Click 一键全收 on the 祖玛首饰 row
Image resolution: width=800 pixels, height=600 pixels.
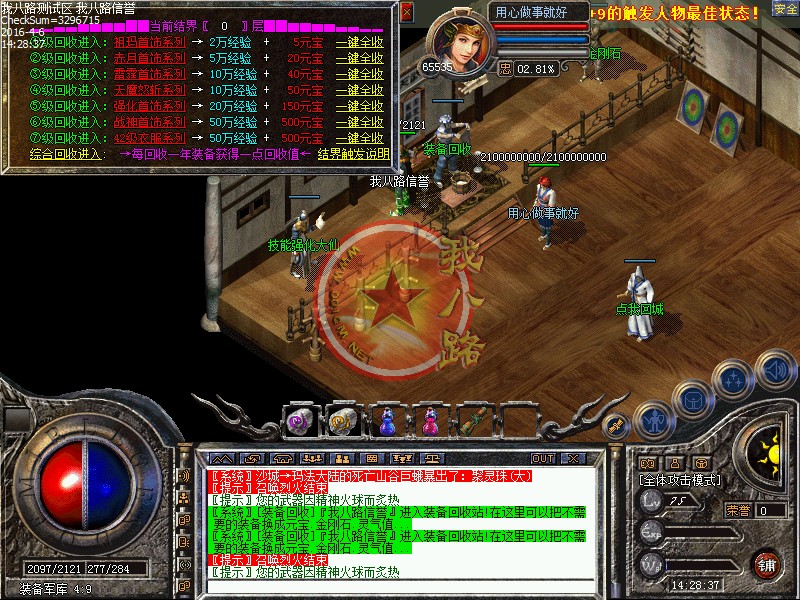pyautogui.click(x=359, y=43)
